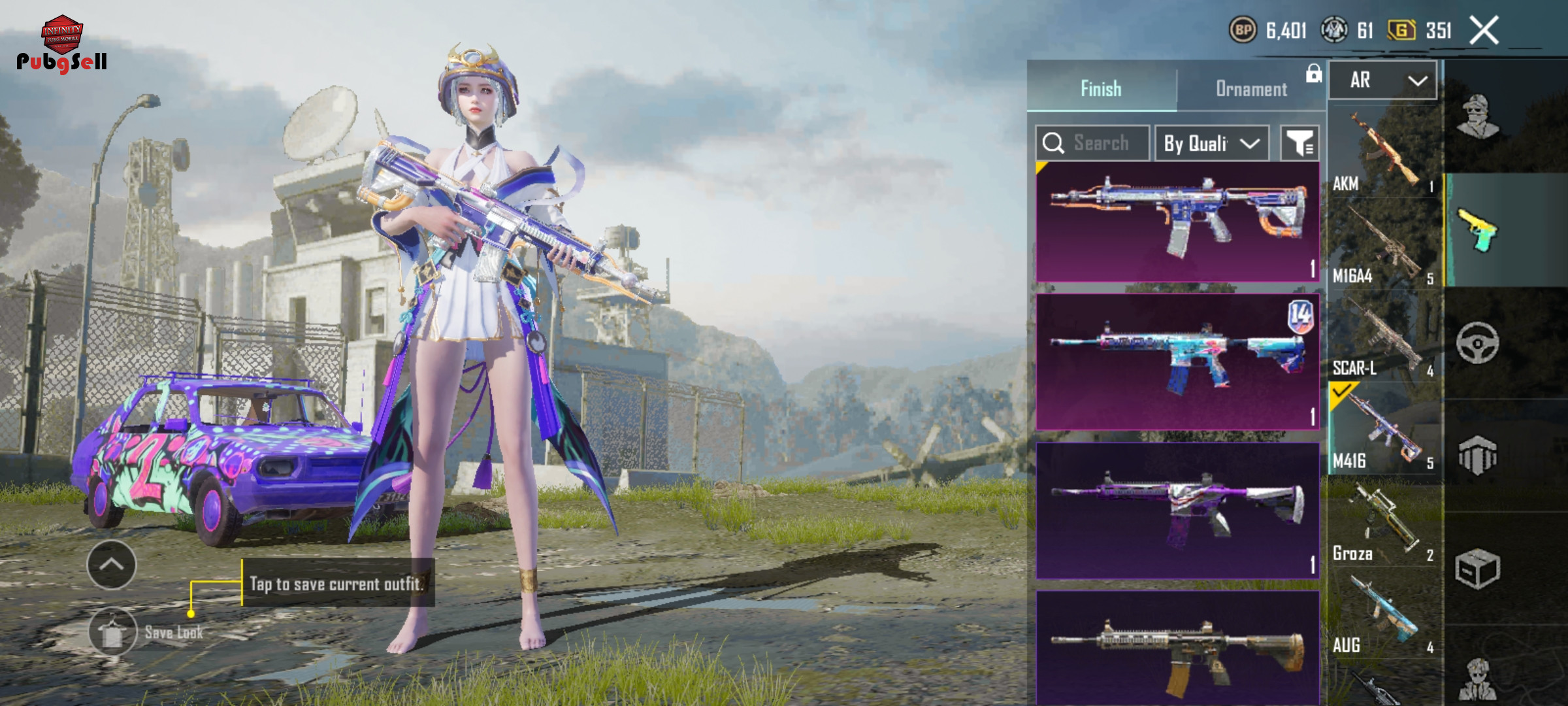Open the locked Ornament tab
The image size is (1568, 706).
1251,88
